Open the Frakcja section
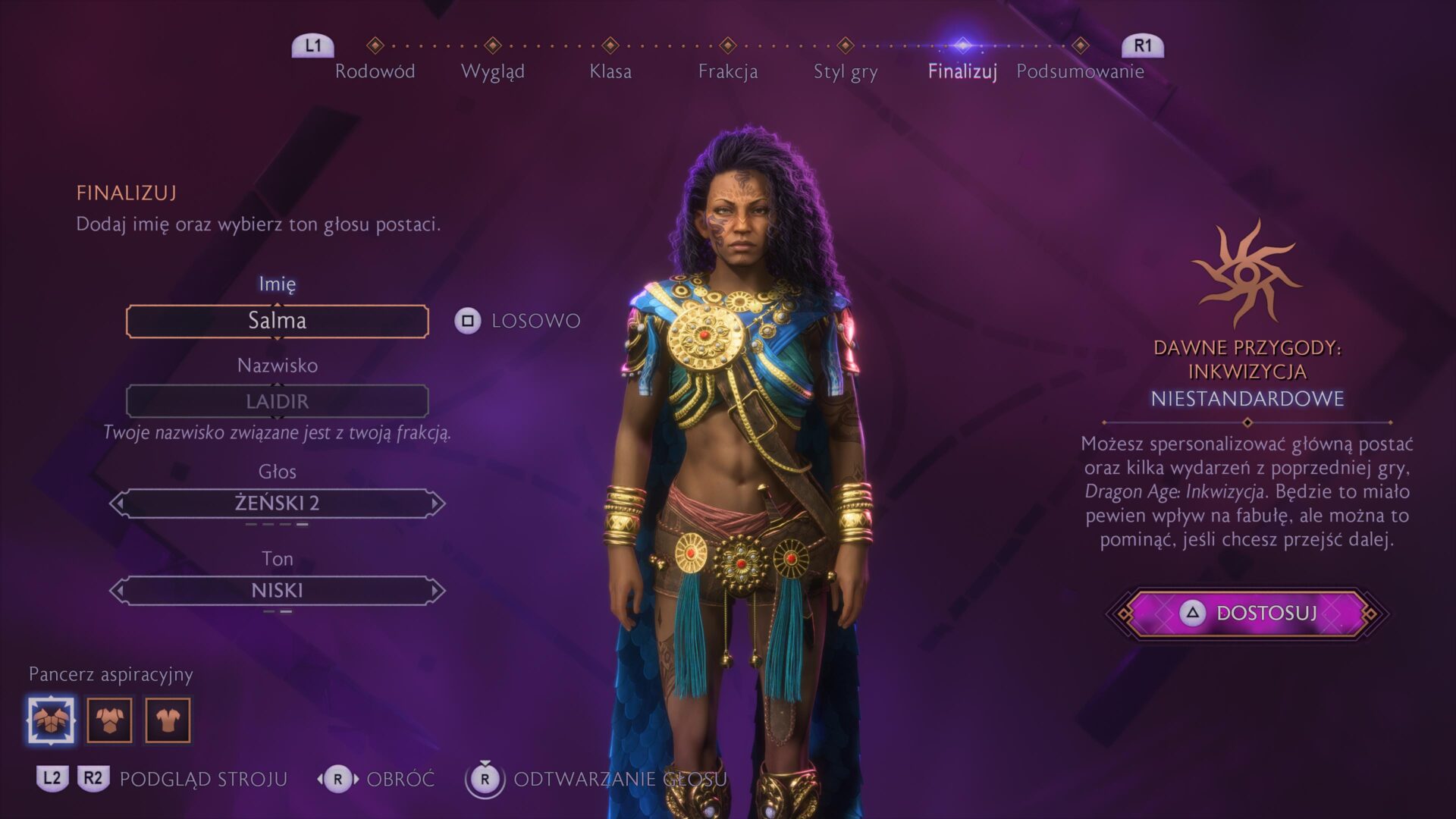The image size is (1456, 819). [x=730, y=72]
